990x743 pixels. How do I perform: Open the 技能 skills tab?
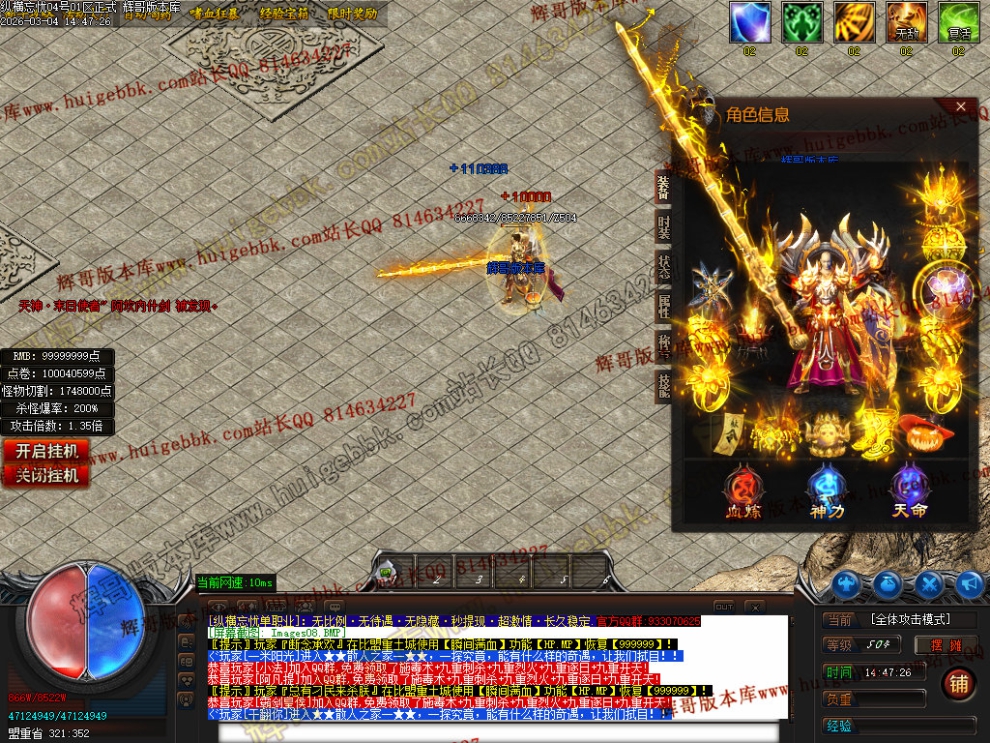tap(663, 386)
